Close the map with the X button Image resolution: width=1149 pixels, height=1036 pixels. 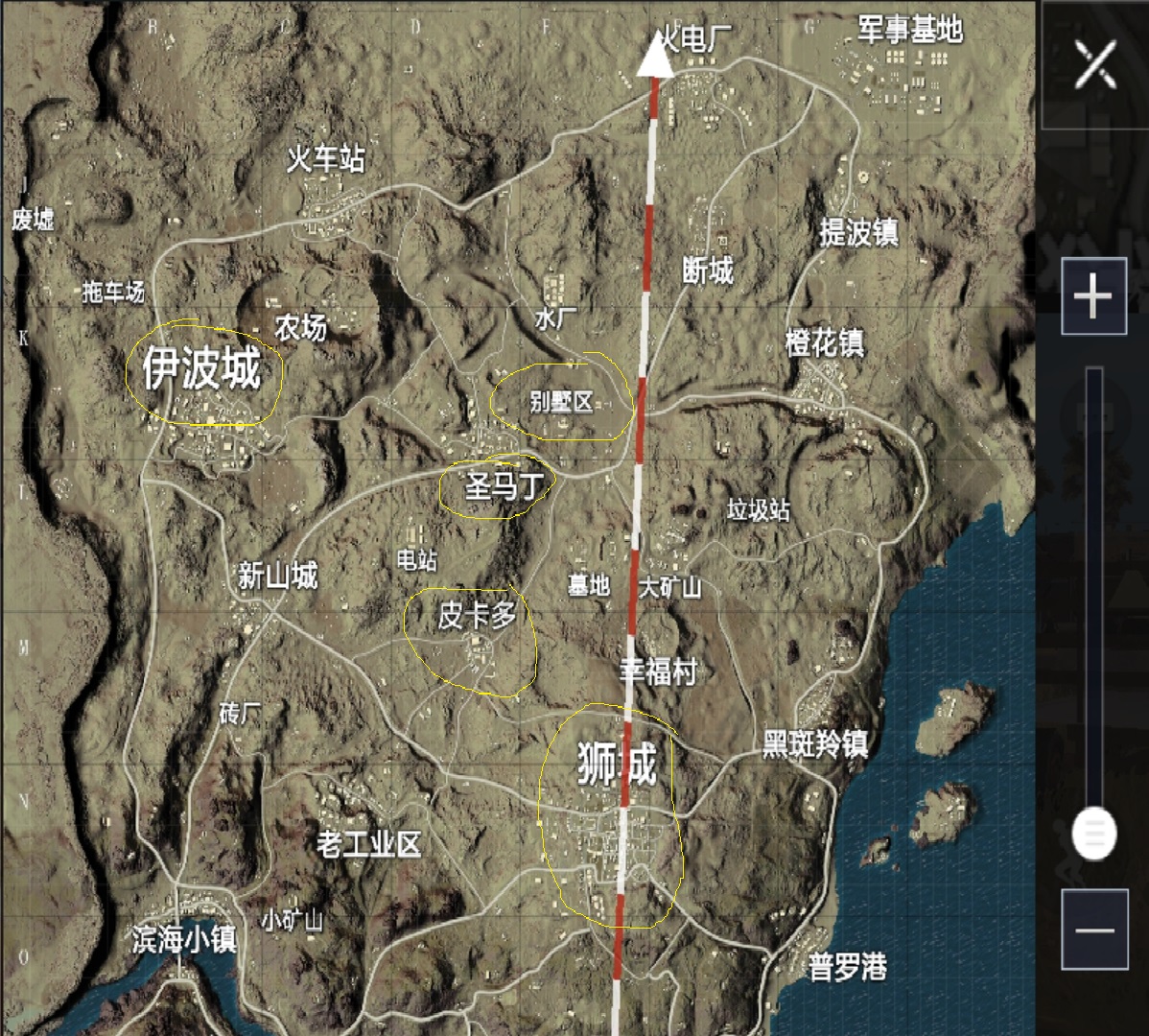1094,66
